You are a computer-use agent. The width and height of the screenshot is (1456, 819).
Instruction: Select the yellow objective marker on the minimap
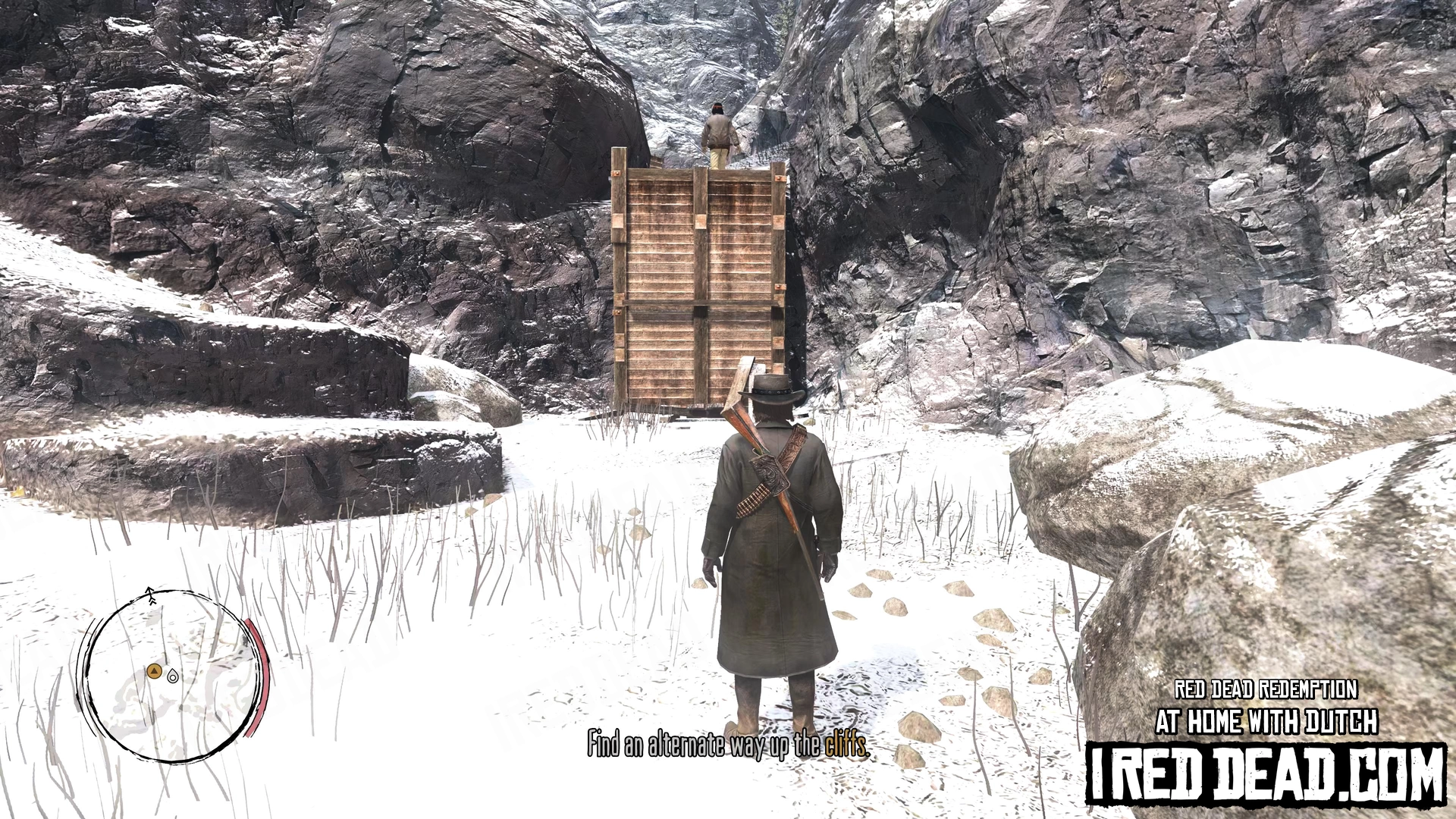[x=154, y=670]
